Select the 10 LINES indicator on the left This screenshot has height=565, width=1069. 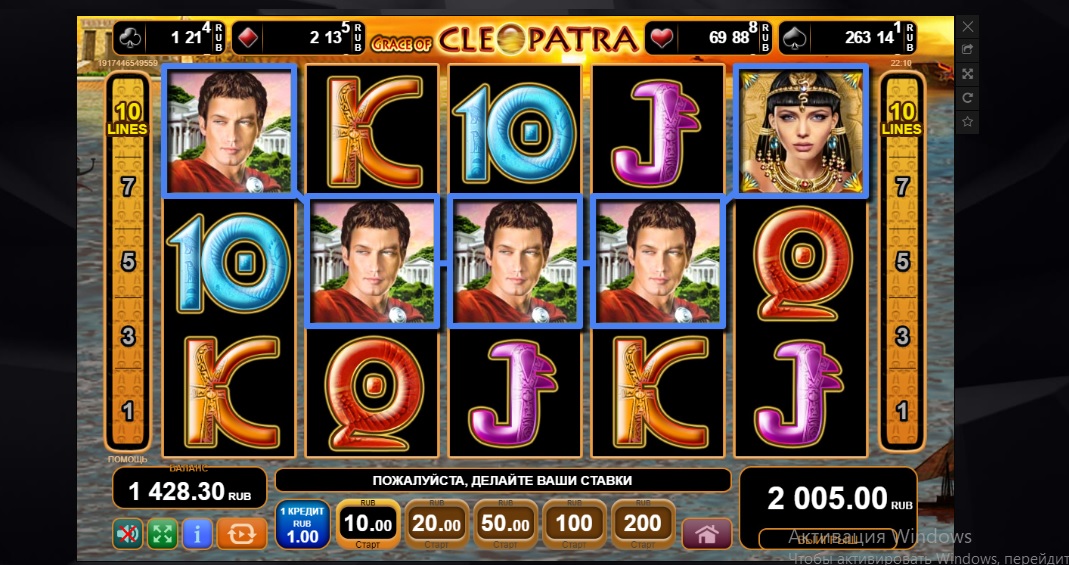[127, 119]
